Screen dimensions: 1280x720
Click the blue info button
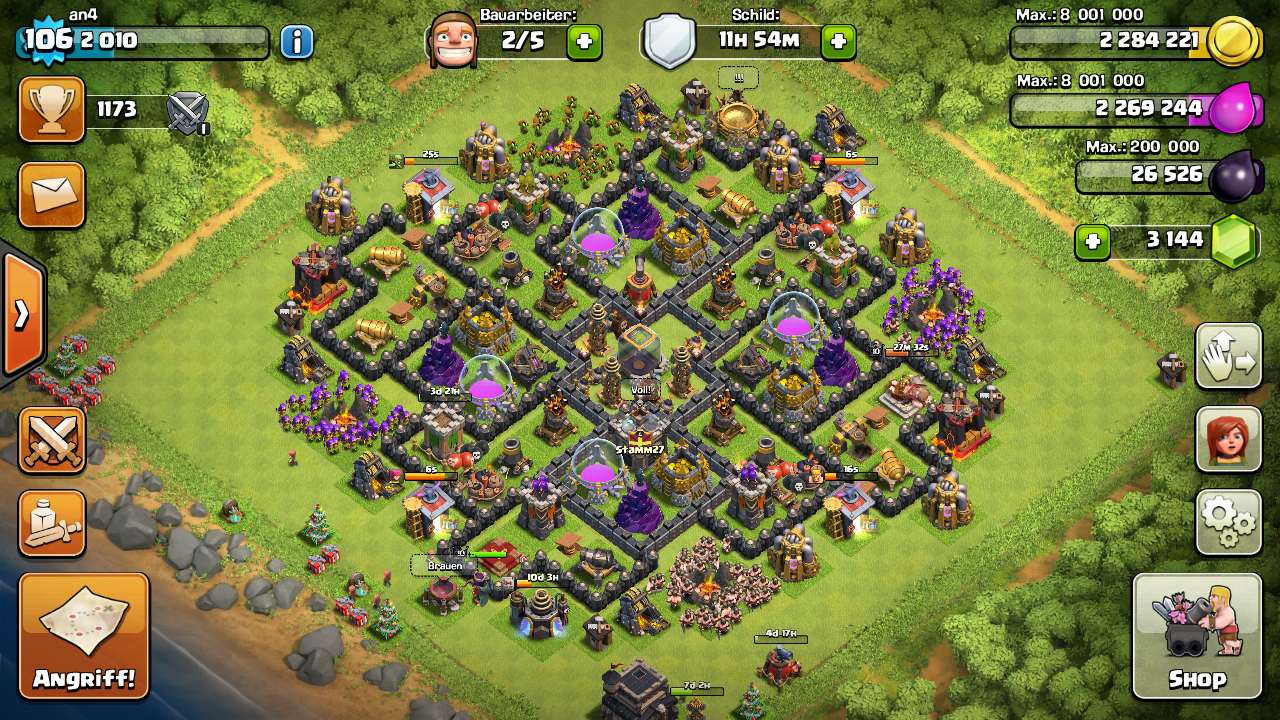[x=297, y=42]
